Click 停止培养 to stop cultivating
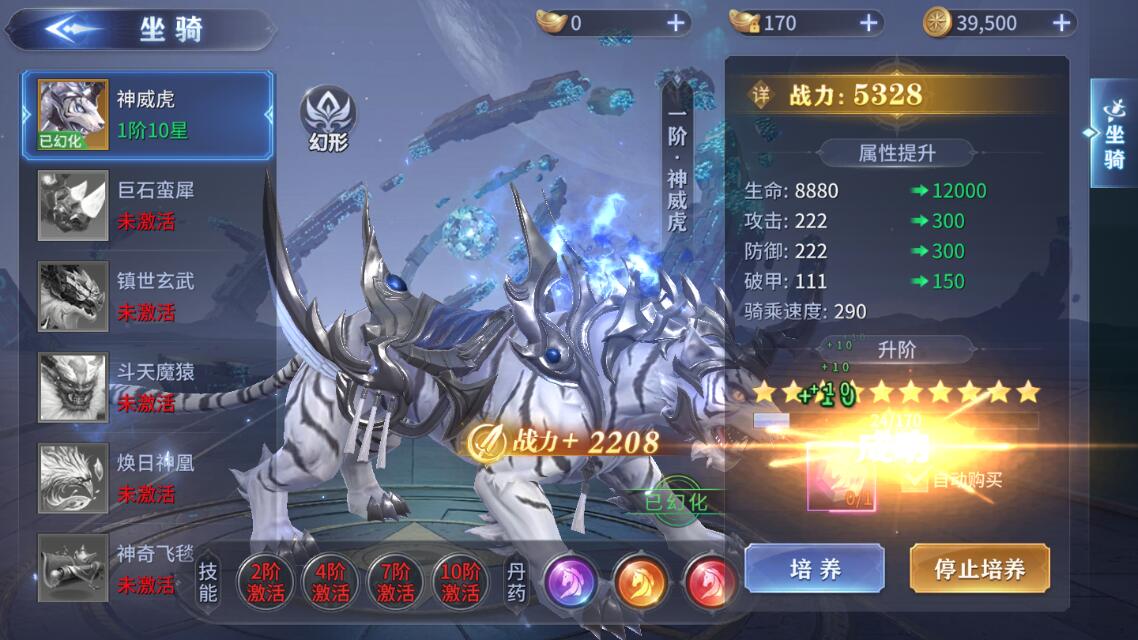This screenshot has height=640, width=1138. pos(979,569)
